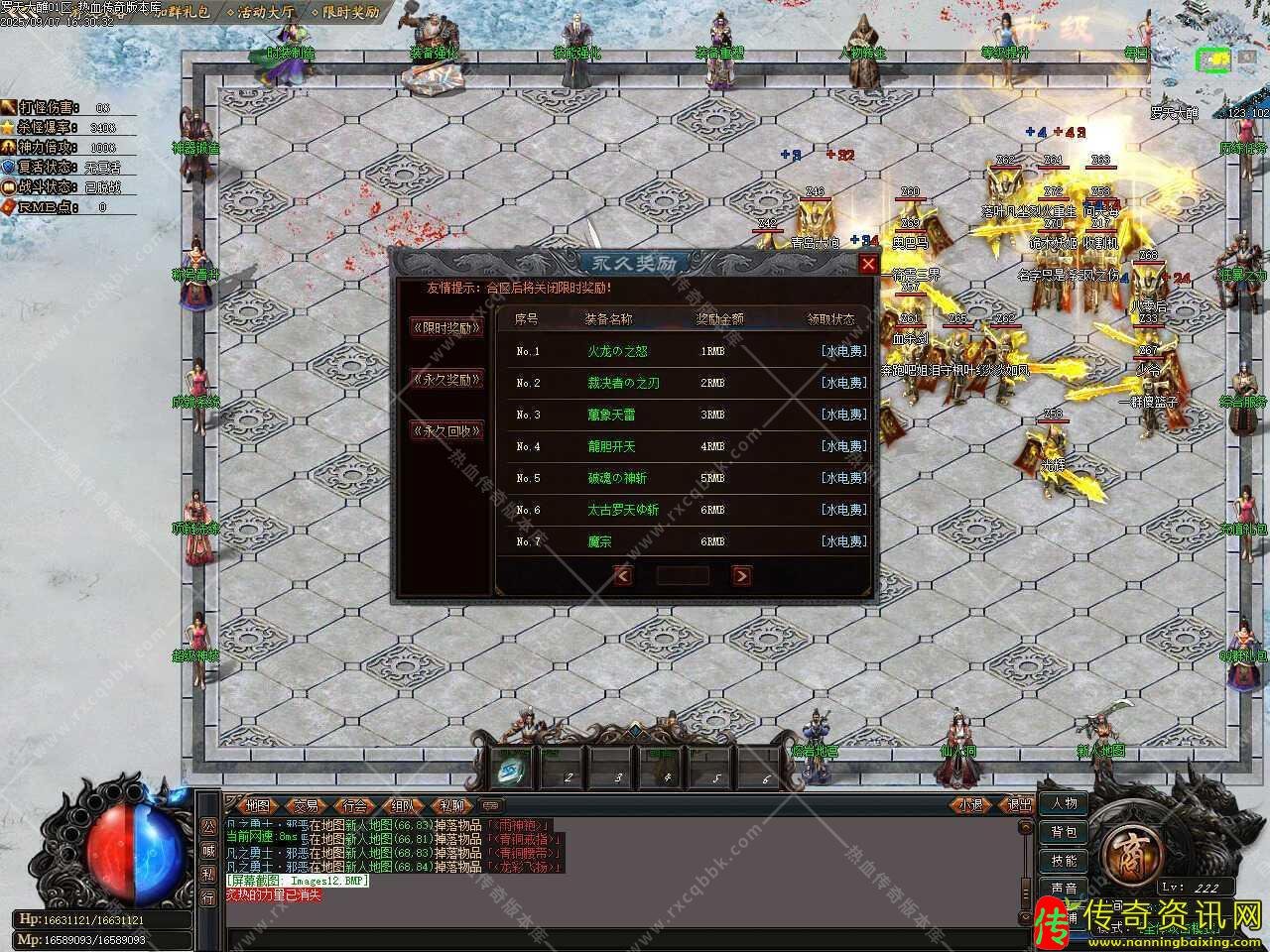Open the 交易 trade button
The height and width of the screenshot is (952, 1270).
tap(307, 806)
